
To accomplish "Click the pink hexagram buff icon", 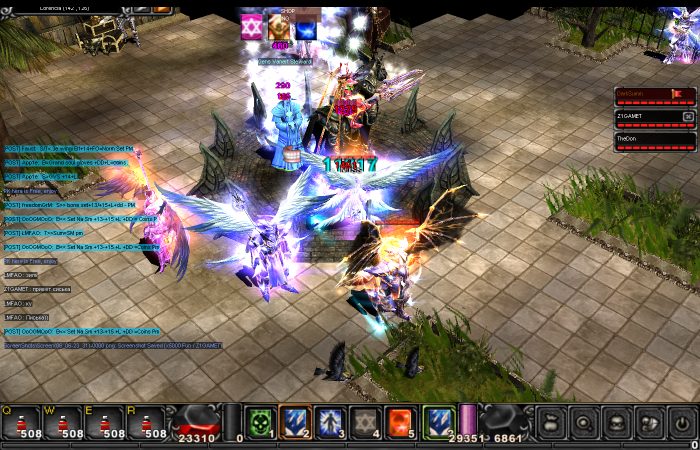I will pos(251,28).
